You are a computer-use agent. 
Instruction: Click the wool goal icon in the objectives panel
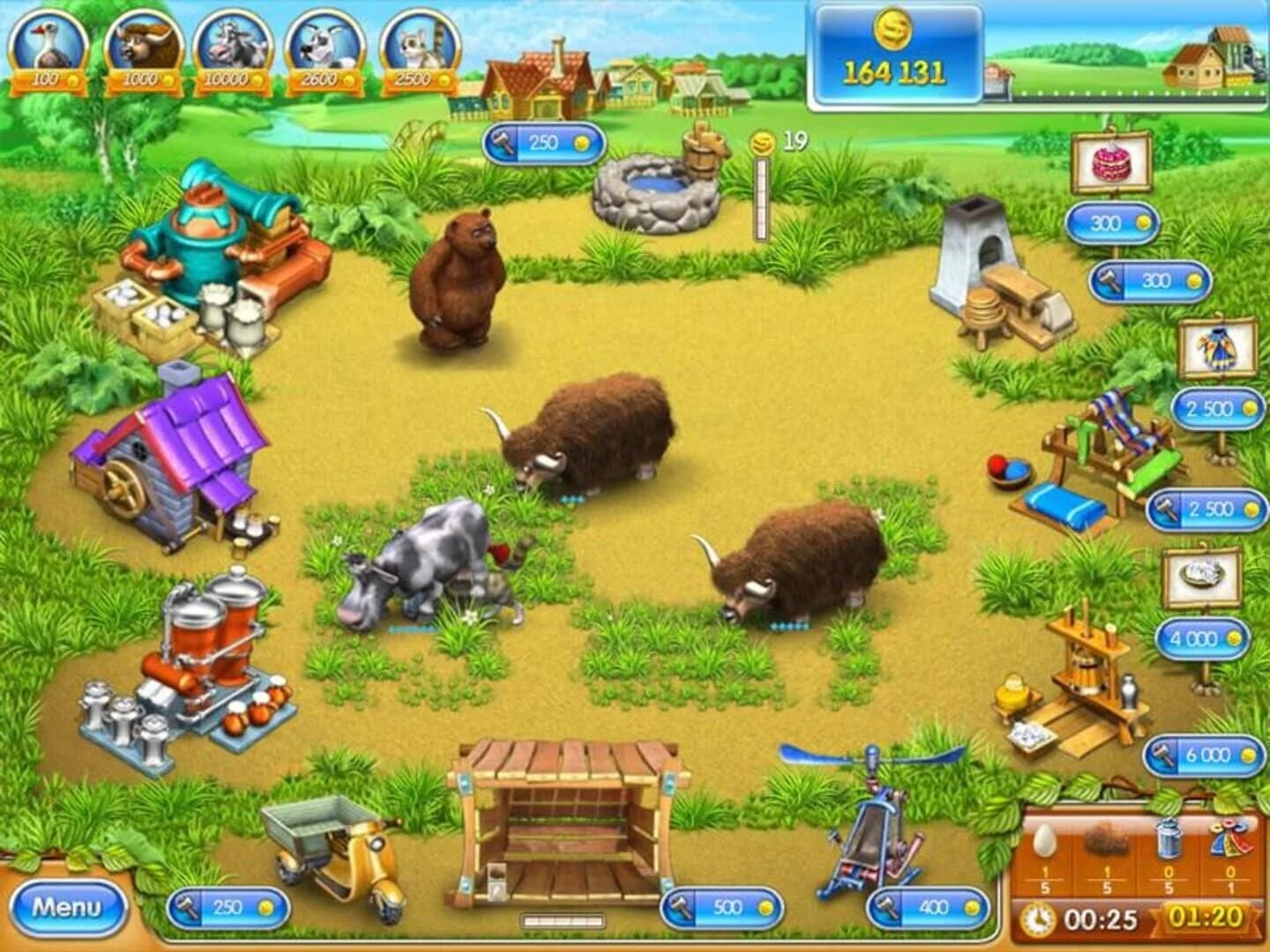1108,839
